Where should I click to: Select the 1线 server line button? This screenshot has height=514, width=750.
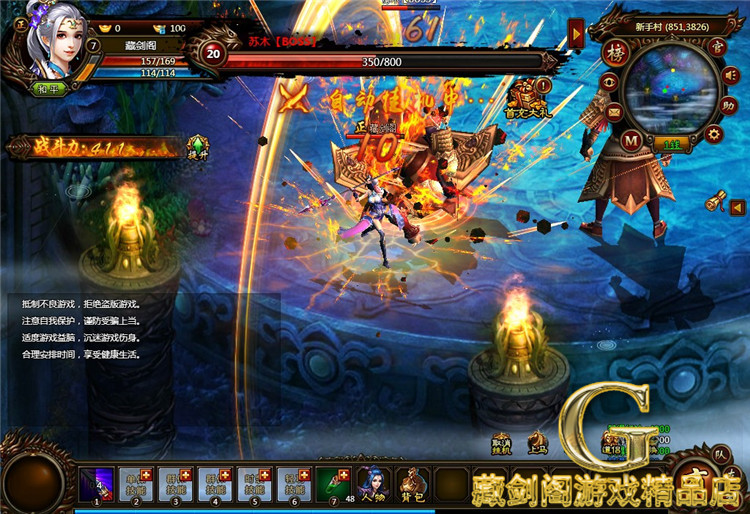pyautogui.click(x=670, y=146)
